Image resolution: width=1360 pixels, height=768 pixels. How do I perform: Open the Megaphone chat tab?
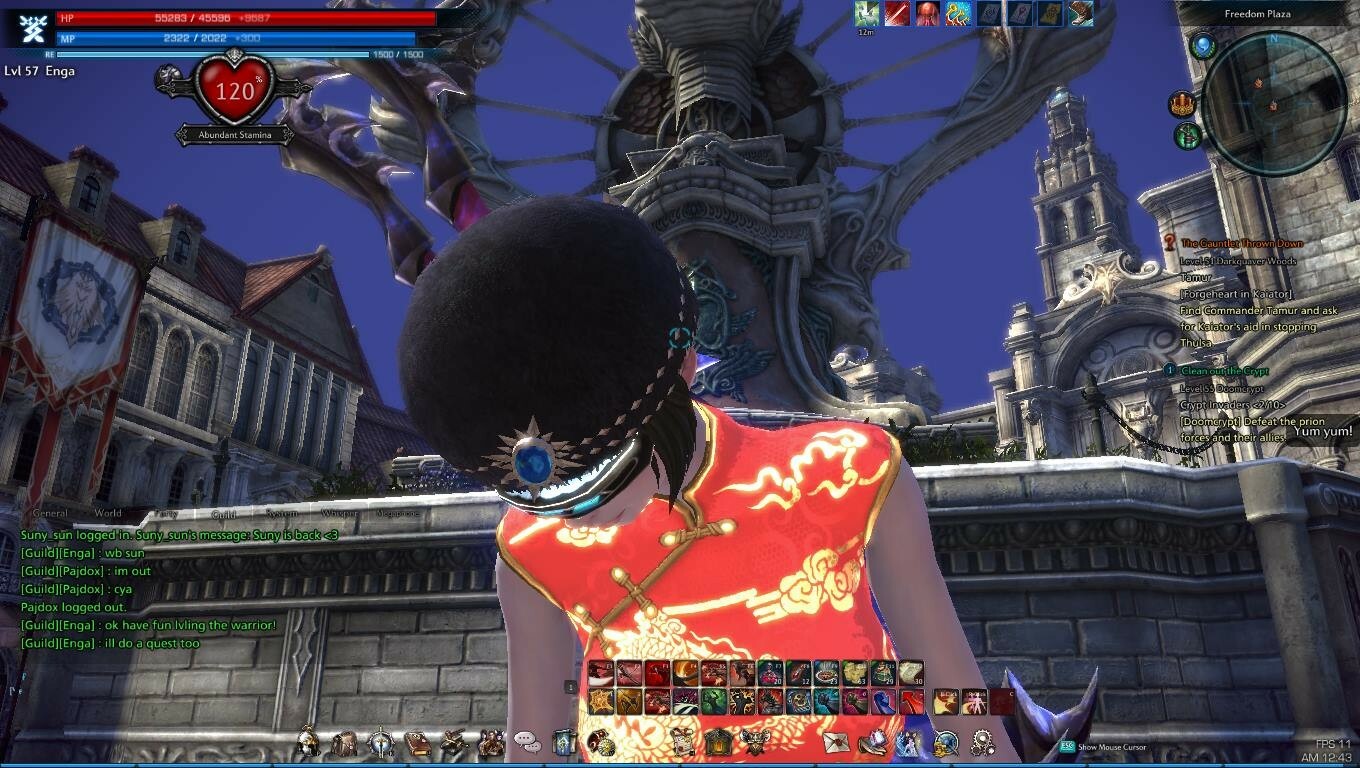(x=397, y=513)
